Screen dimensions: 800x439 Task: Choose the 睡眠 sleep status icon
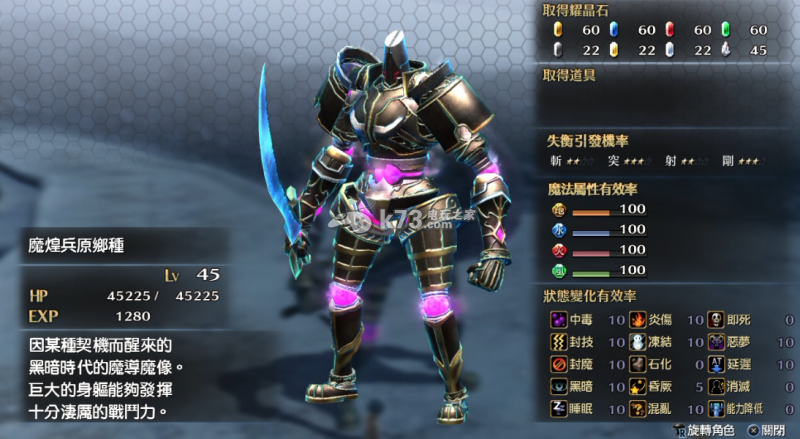[x=558, y=408]
